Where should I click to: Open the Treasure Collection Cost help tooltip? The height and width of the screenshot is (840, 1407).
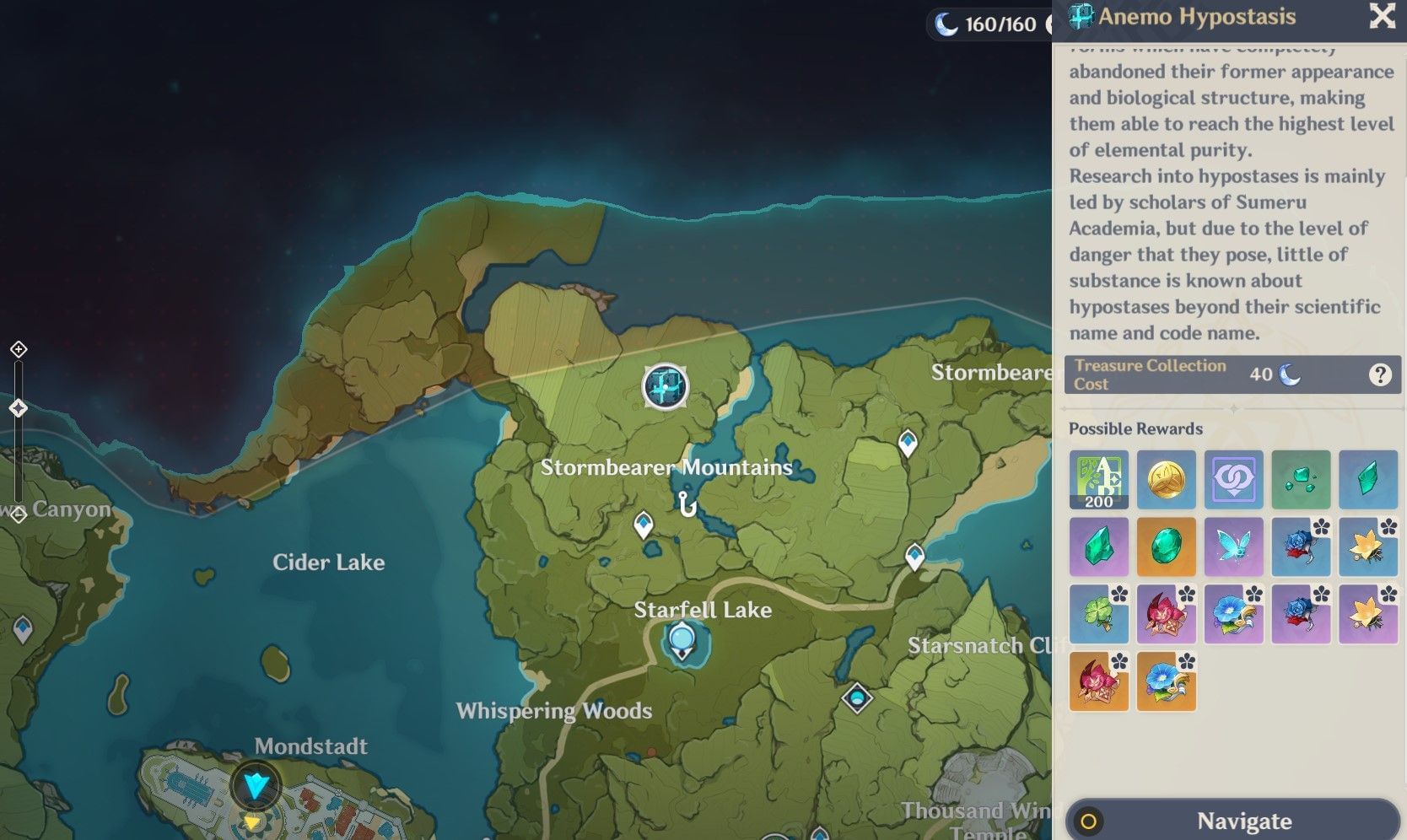pos(1380,374)
